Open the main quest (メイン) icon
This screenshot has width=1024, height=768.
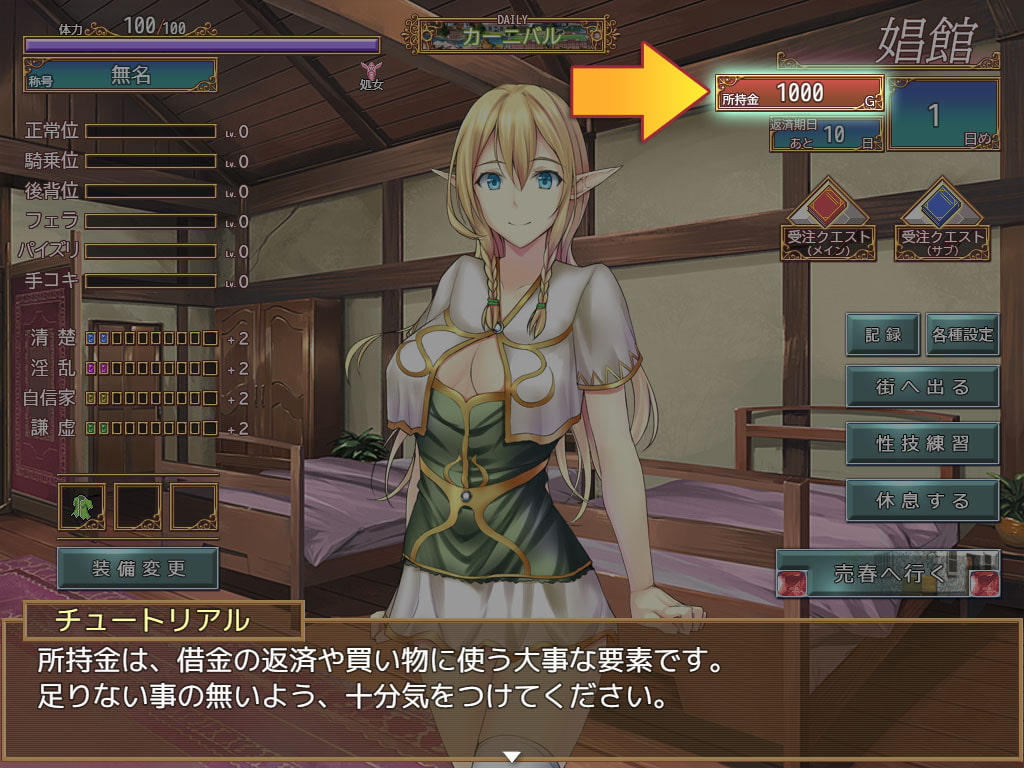click(x=829, y=220)
